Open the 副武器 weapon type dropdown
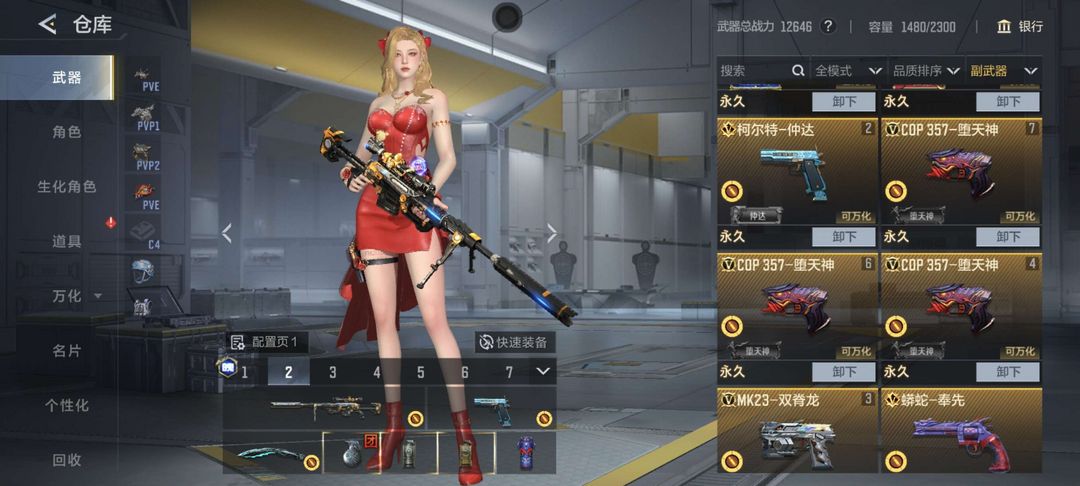The image size is (1080, 486). 1004,71
